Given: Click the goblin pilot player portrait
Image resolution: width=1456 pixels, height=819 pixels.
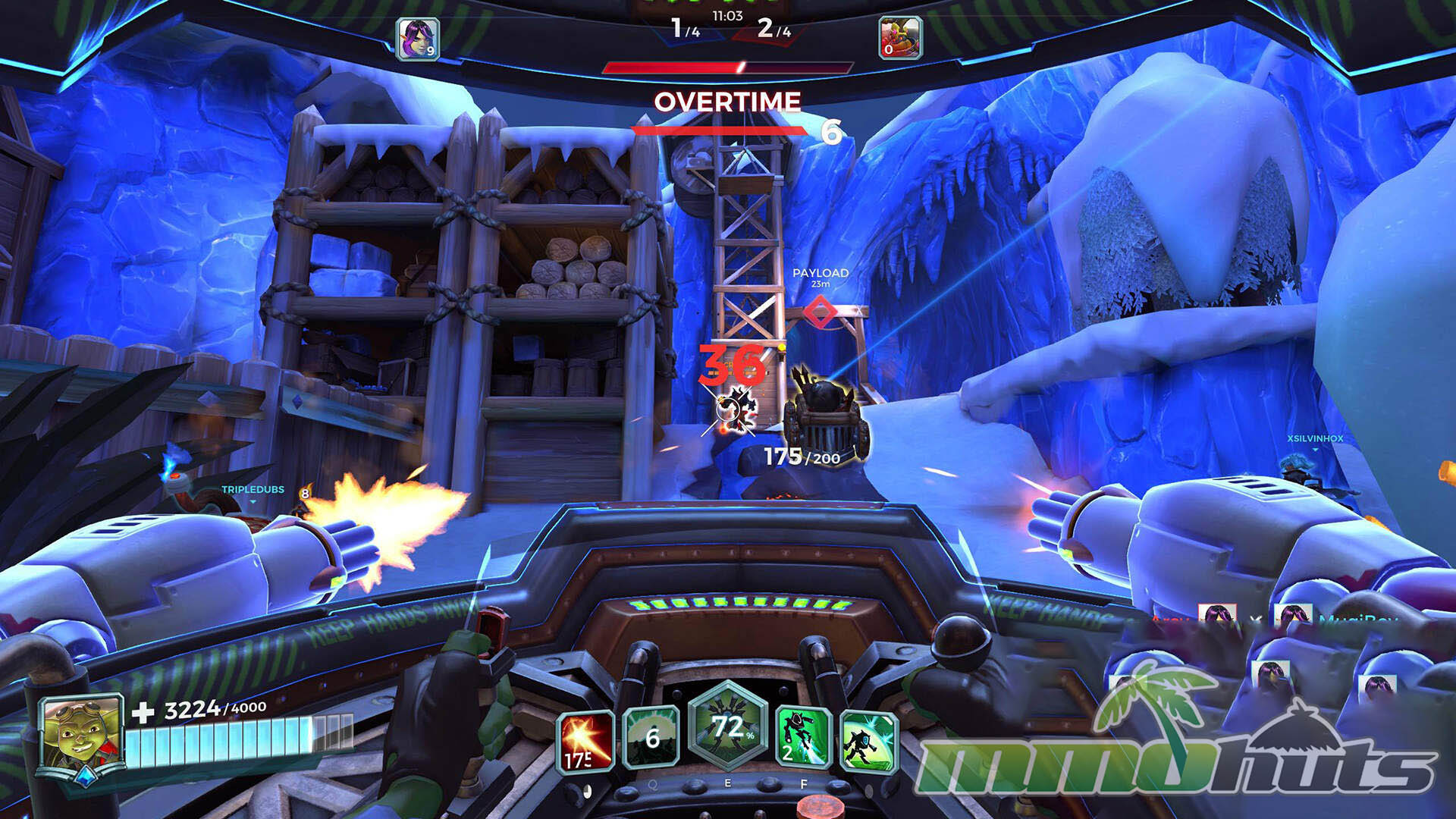Looking at the screenshot, I should 81,733.
